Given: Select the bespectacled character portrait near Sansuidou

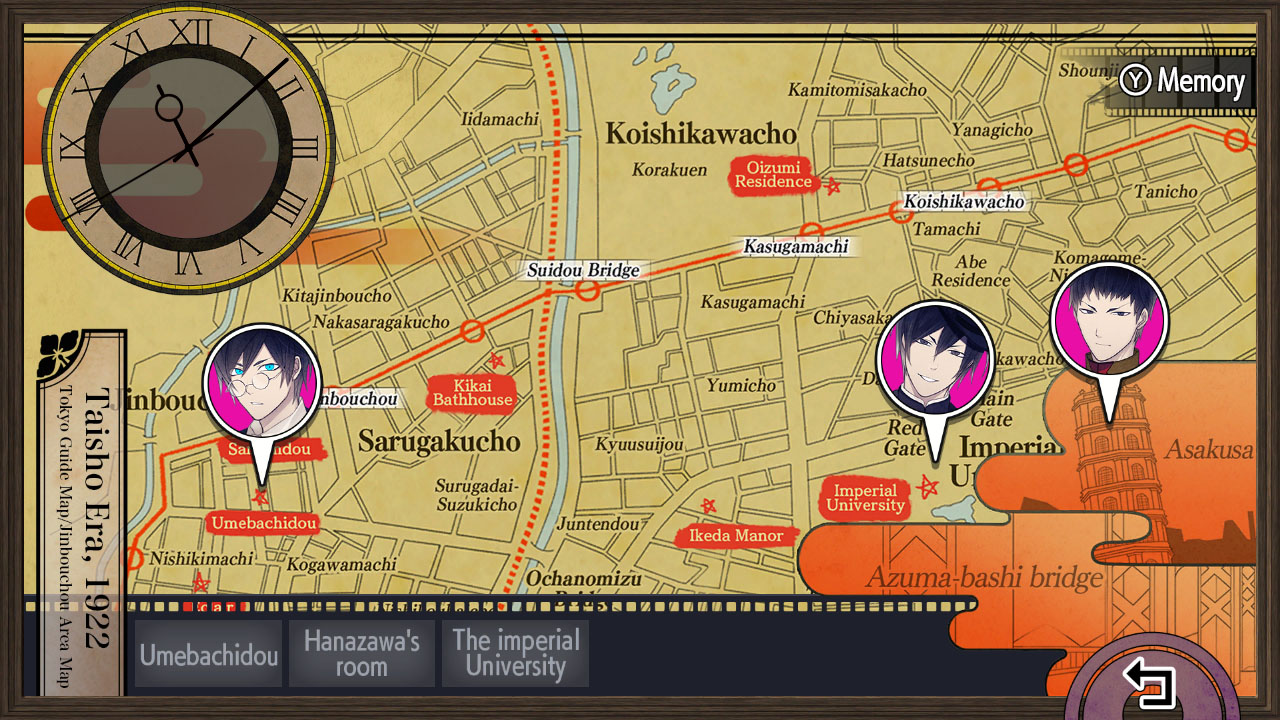Looking at the screenshot, I should 263,384.
